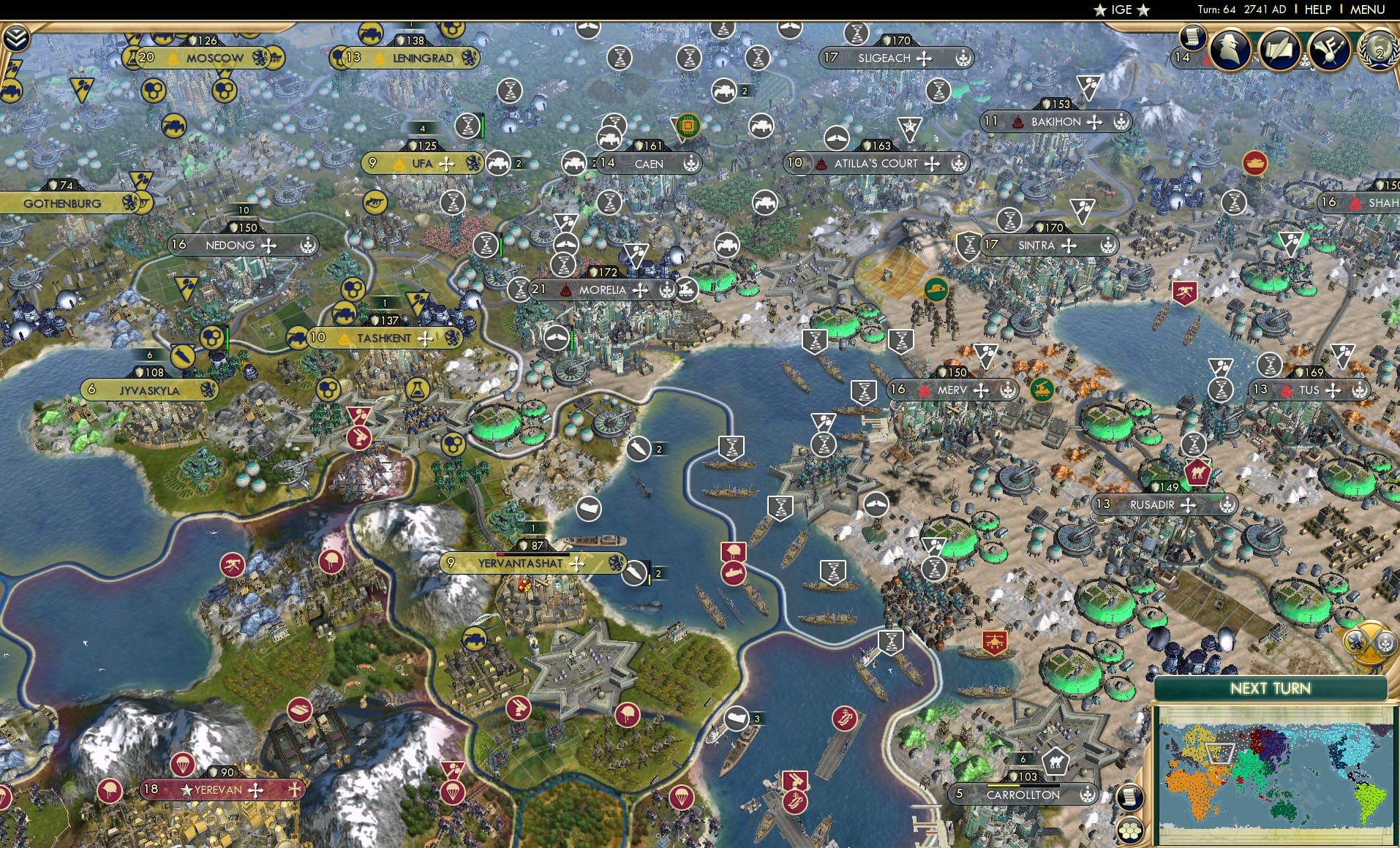
Task: Toggle the hex grid icon beside the minimap
Action: click(1130, 830)
